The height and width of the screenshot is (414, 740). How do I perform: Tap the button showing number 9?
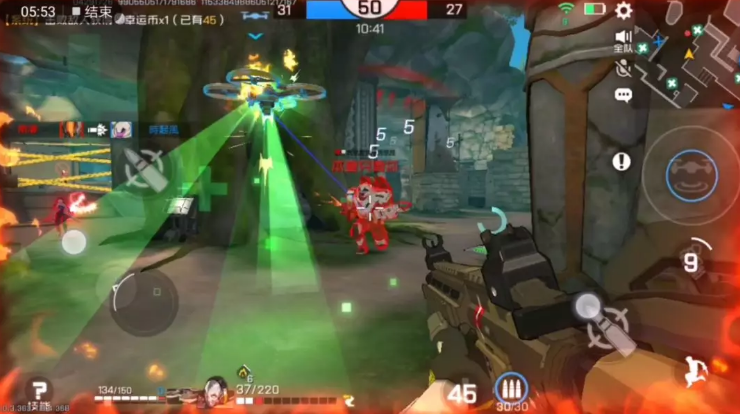click(x=690, y=262)
